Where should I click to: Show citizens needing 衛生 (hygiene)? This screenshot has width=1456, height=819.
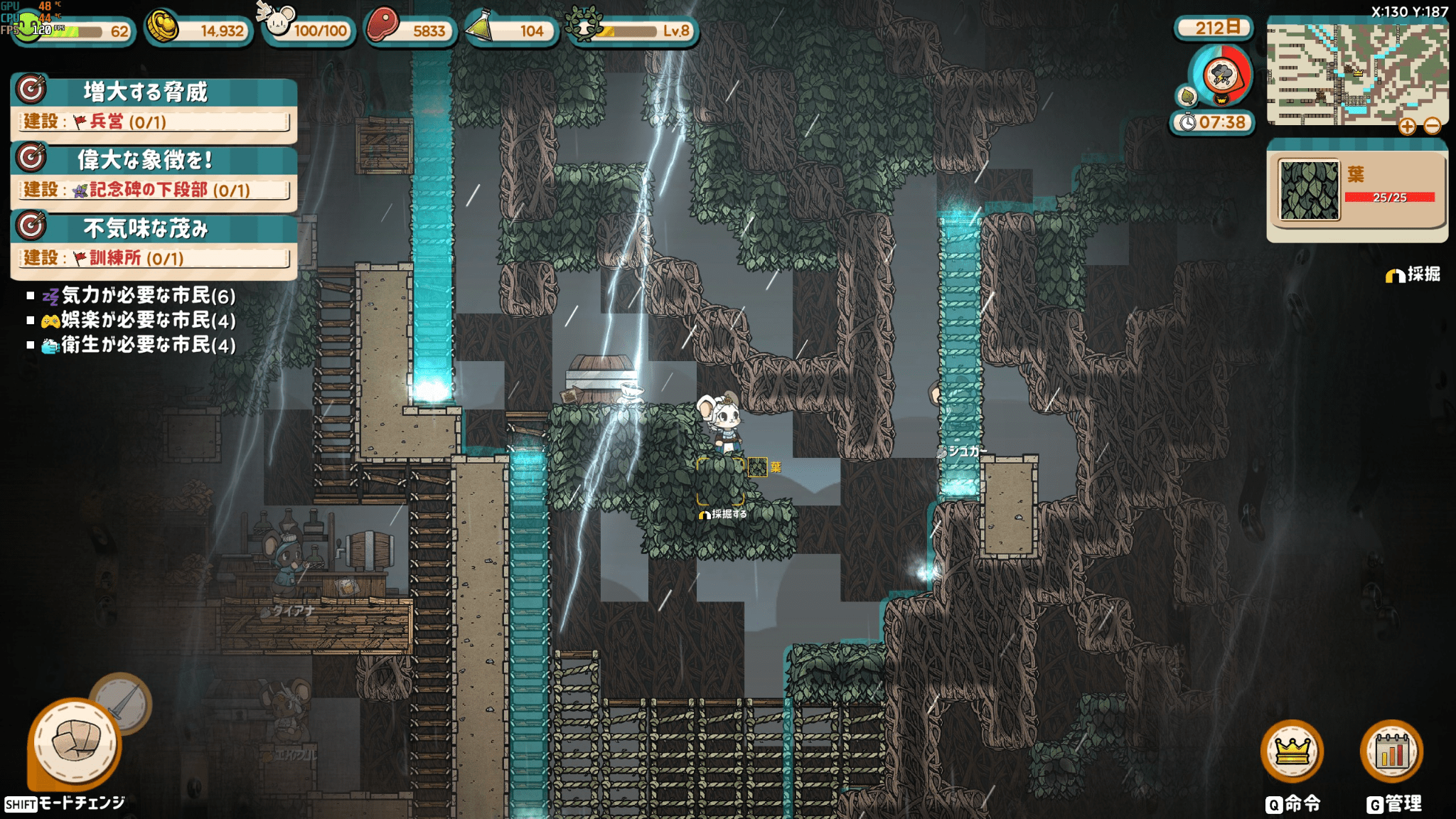tap(139, 346)
